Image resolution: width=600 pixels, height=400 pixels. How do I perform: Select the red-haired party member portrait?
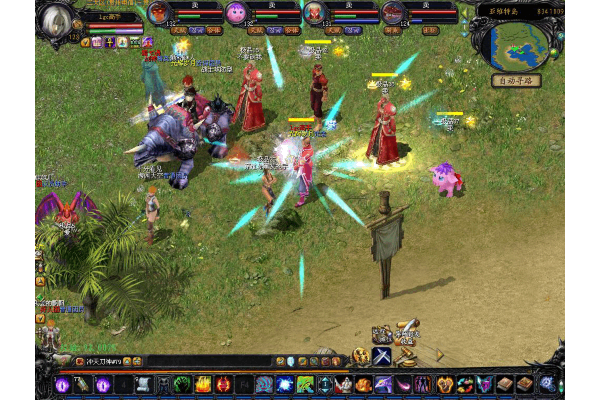[x=158, y=13]
